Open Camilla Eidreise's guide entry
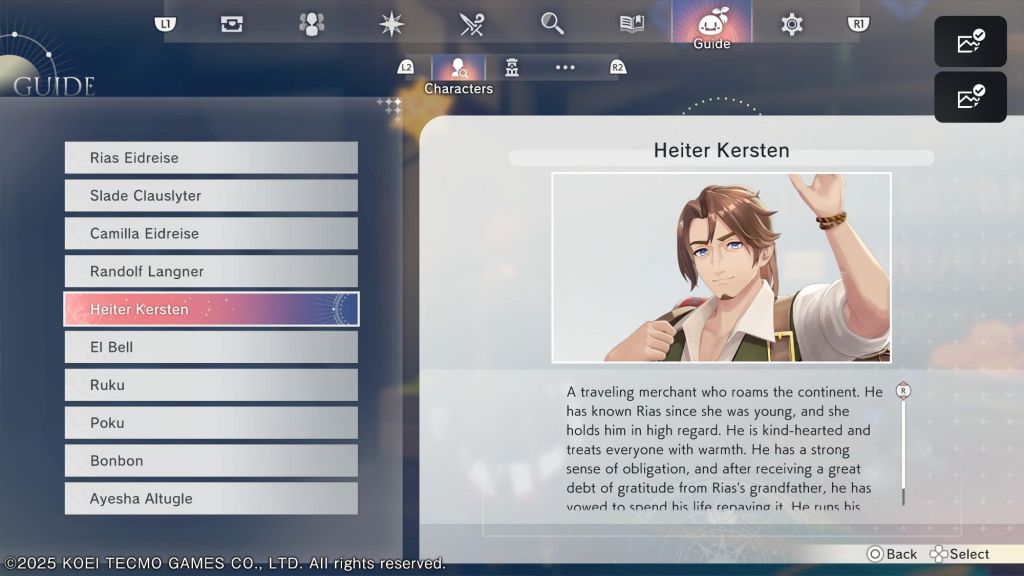 (211, 234)
